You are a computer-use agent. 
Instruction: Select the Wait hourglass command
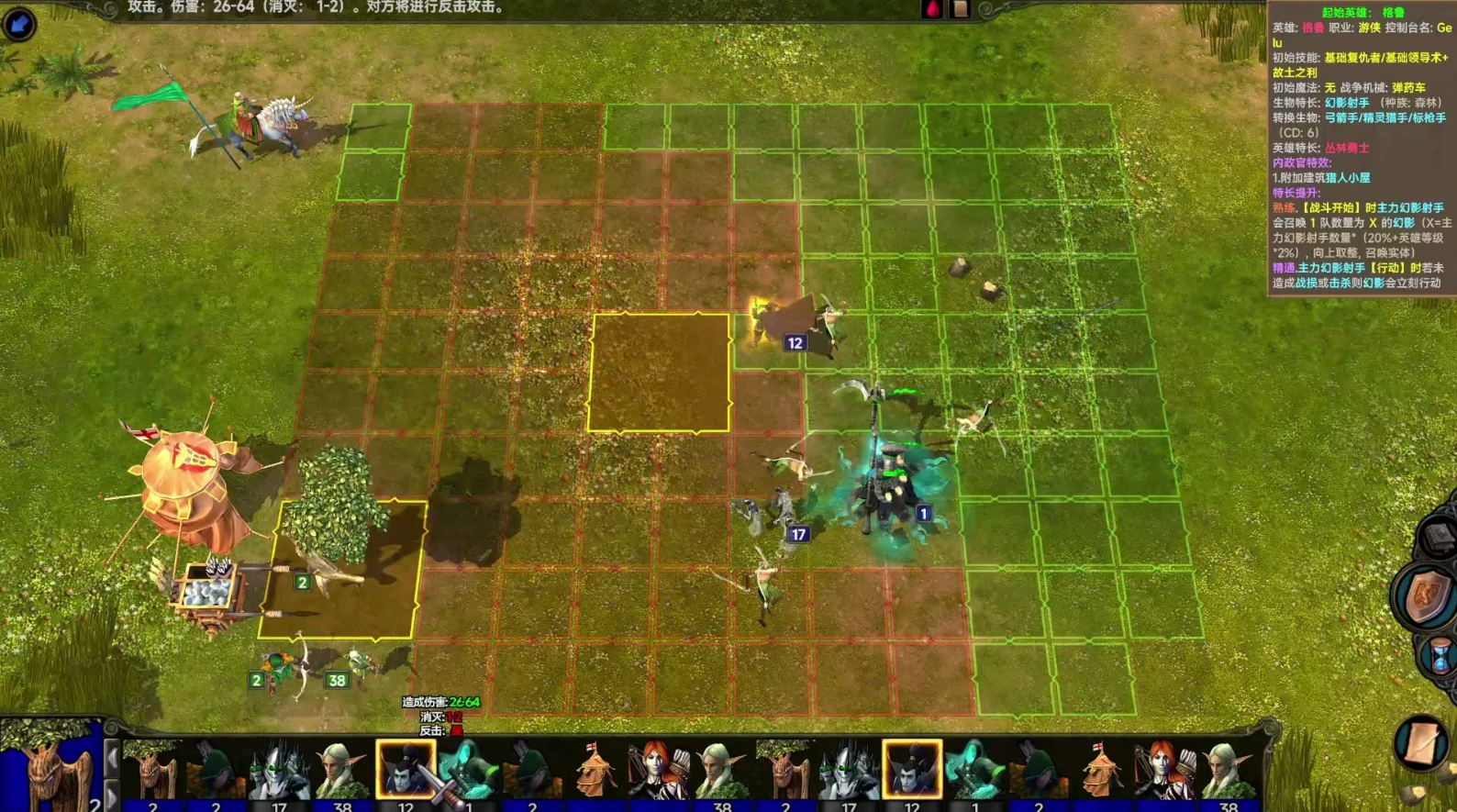(x=1440, y=656)
